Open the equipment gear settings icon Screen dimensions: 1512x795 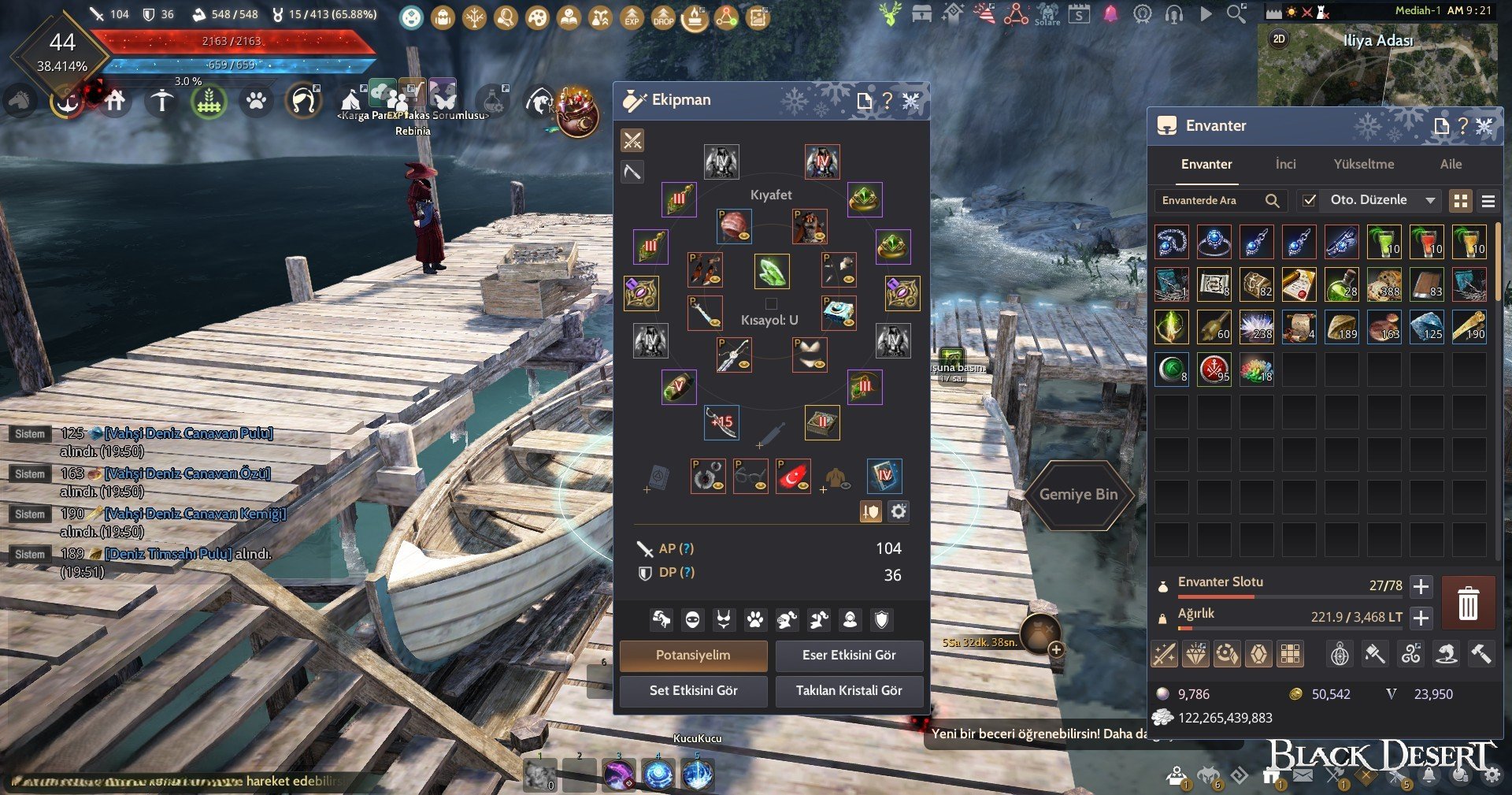(899, 511)
